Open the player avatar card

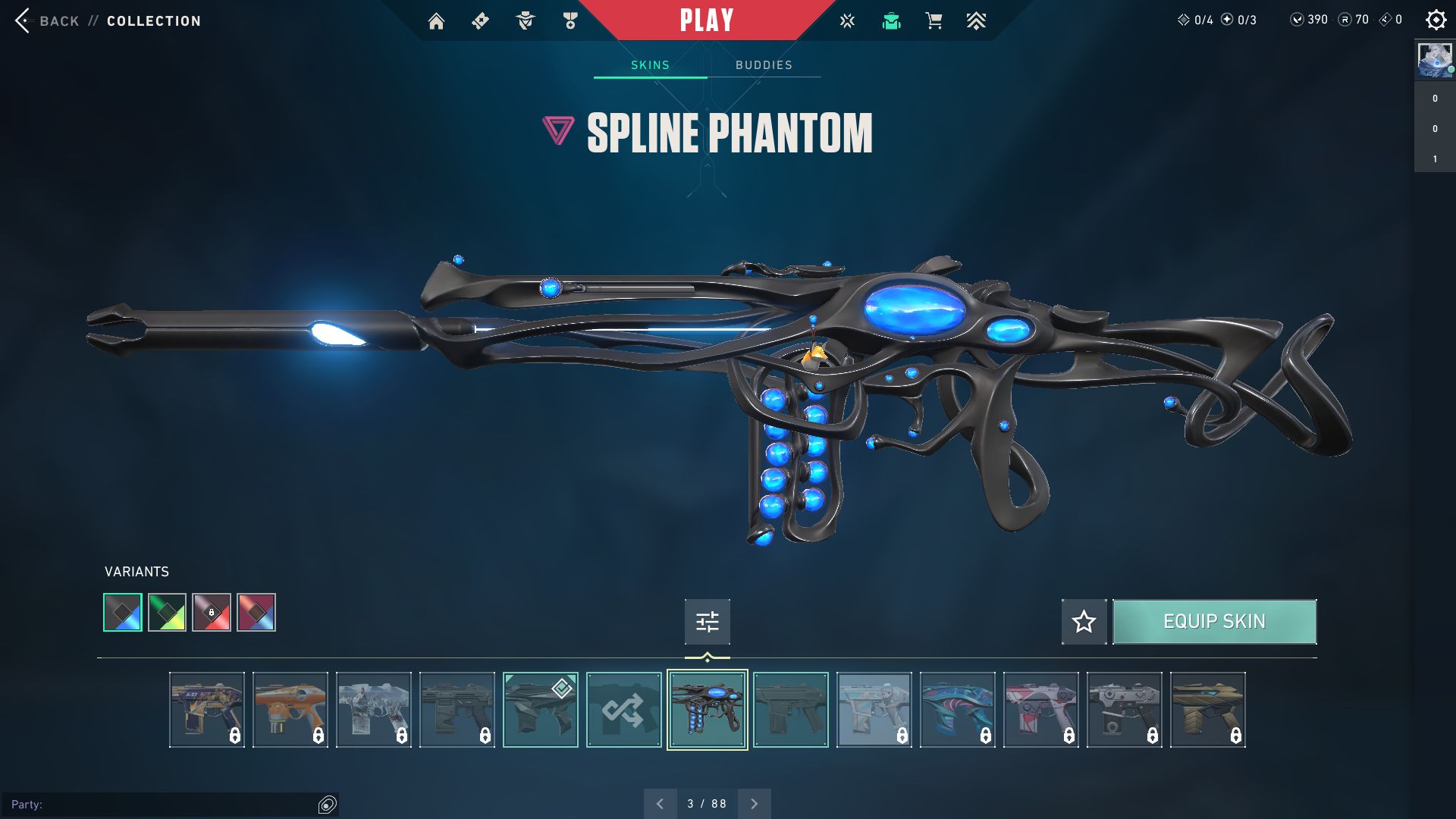tap(1434, 60)
